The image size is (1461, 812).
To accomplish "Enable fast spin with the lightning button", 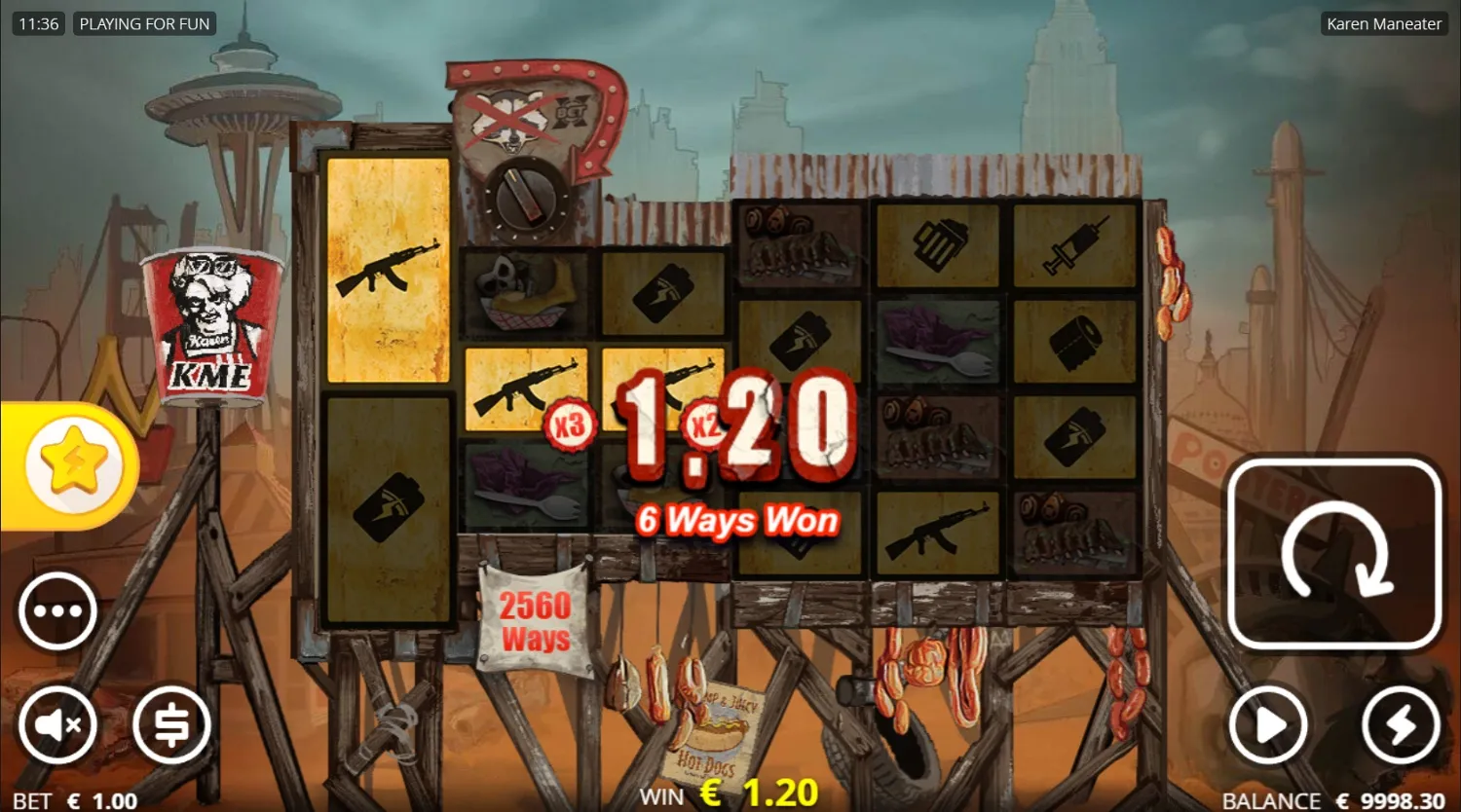I will coord(1400,724).
